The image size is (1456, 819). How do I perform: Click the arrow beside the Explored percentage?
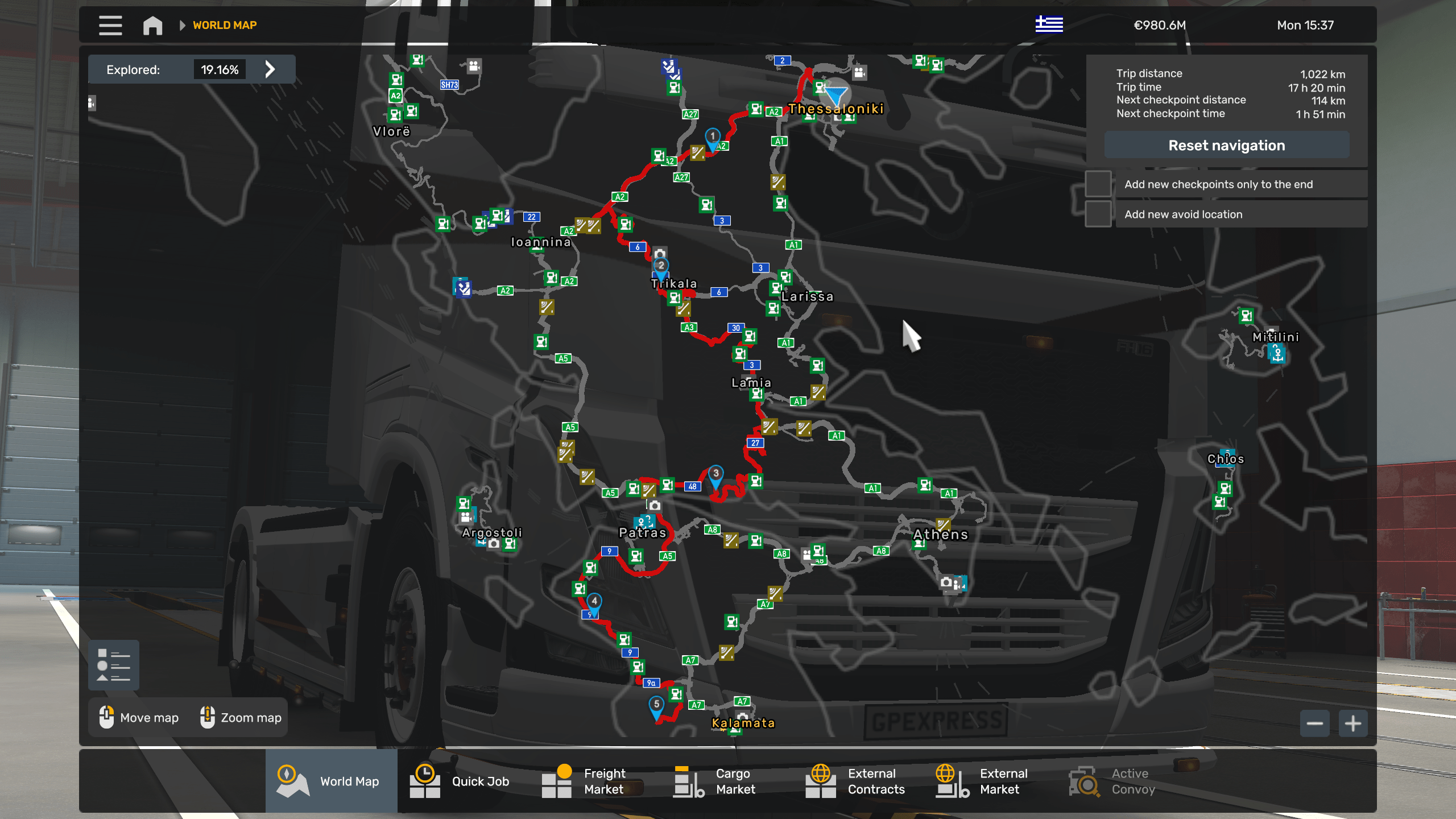tap(270, 69)
